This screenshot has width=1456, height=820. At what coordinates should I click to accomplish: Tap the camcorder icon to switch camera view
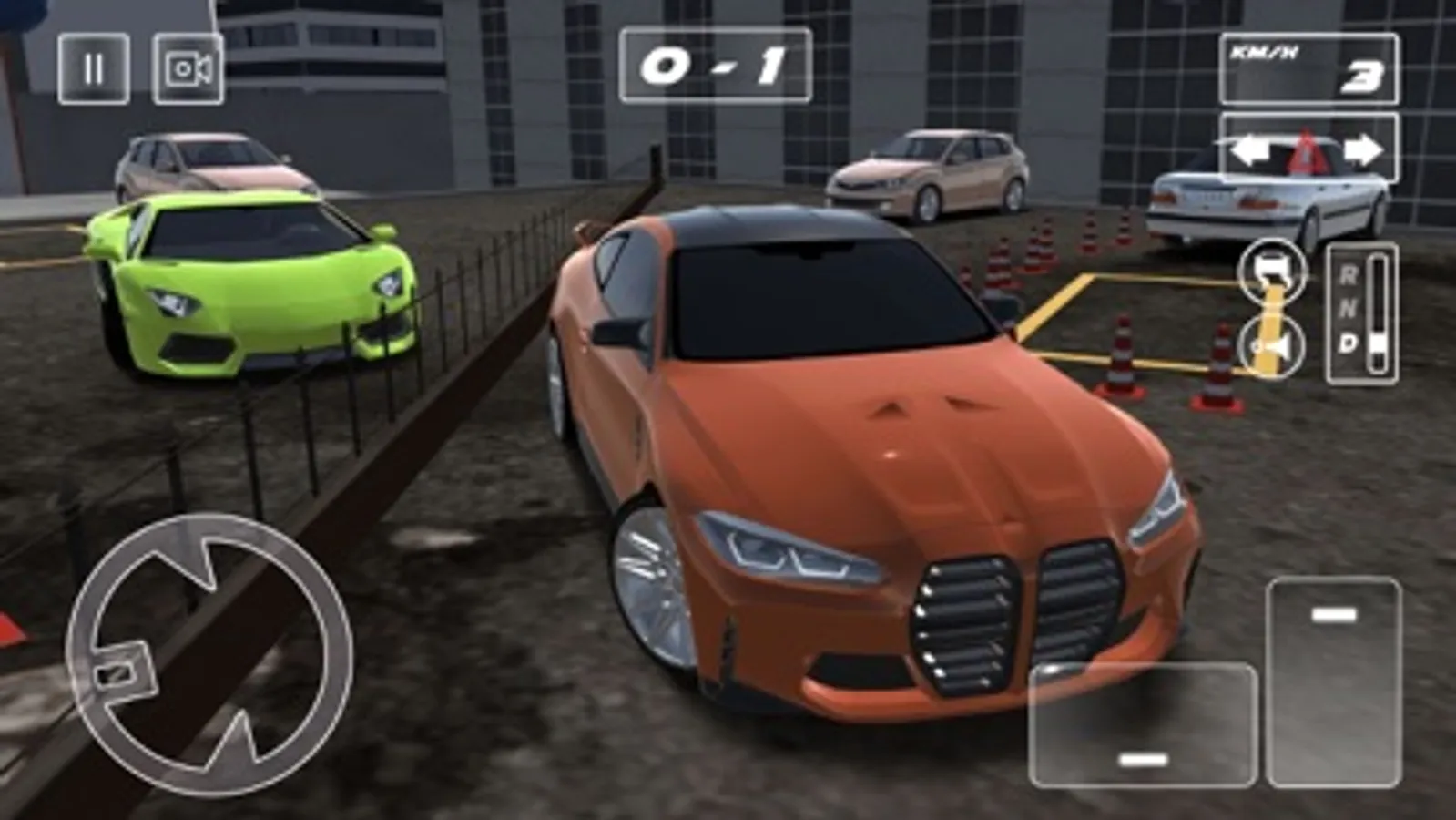point(189,68)
